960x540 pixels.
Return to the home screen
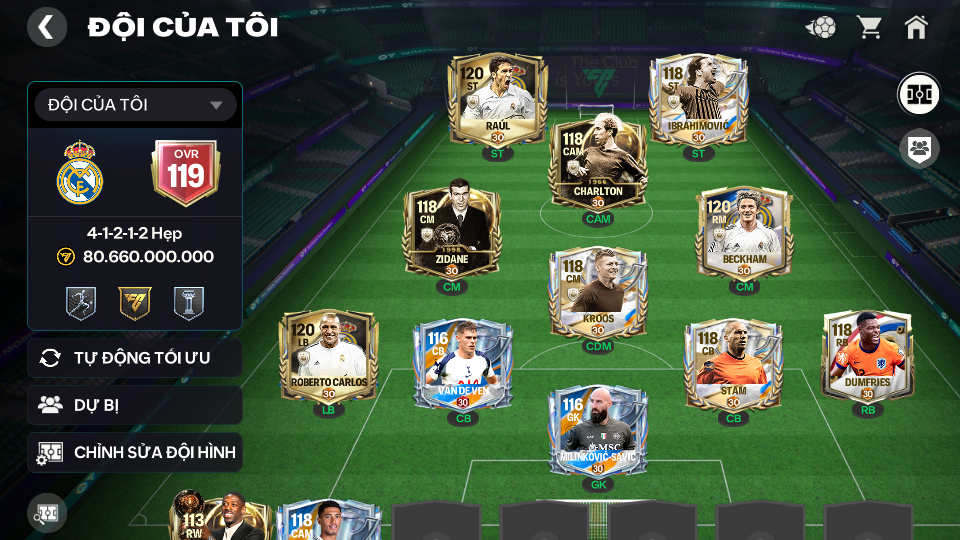pyautogui.click(x=916, y=27)
